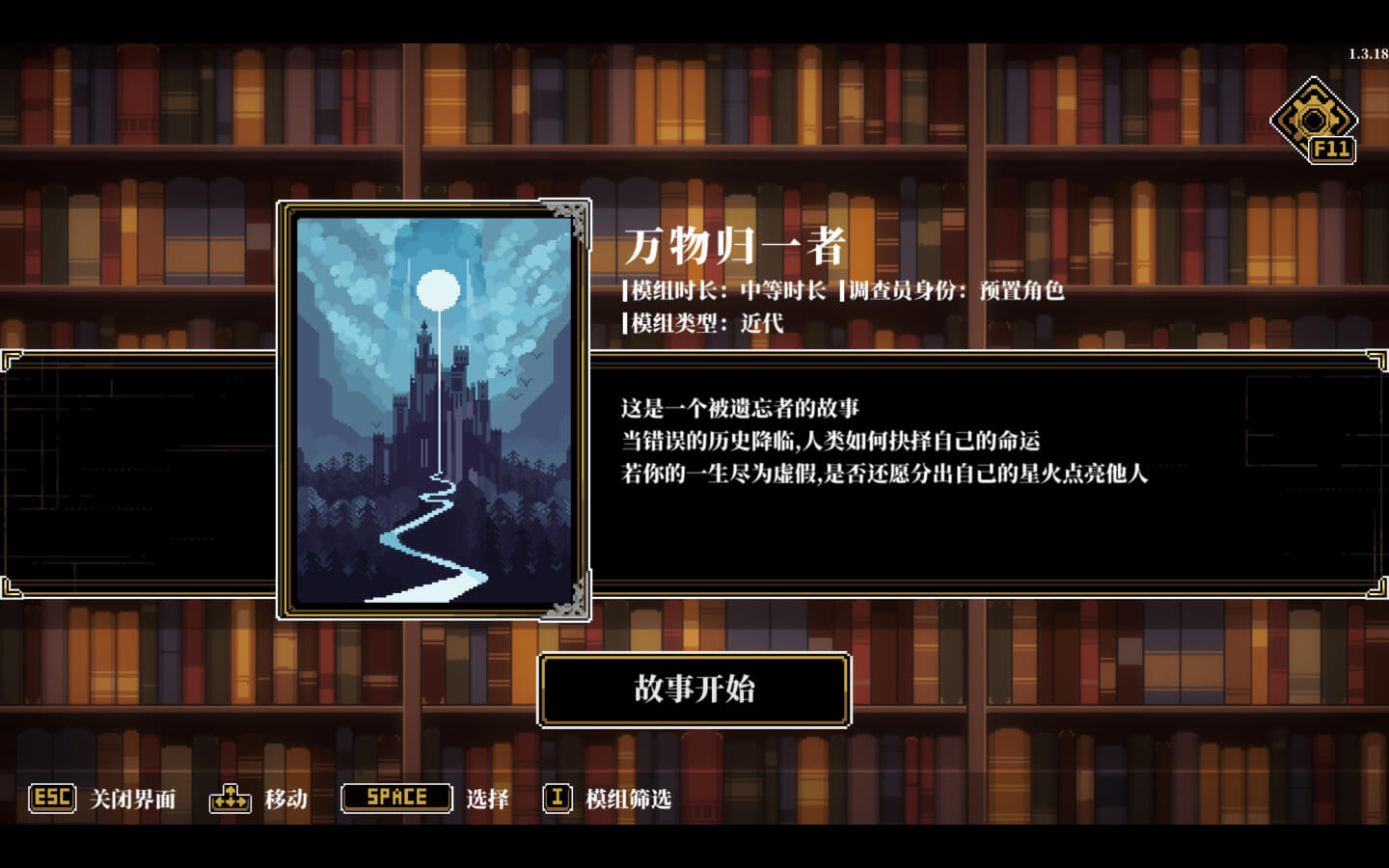
Task: Click the moon in the module cover artwork
Action: [437, 285]
